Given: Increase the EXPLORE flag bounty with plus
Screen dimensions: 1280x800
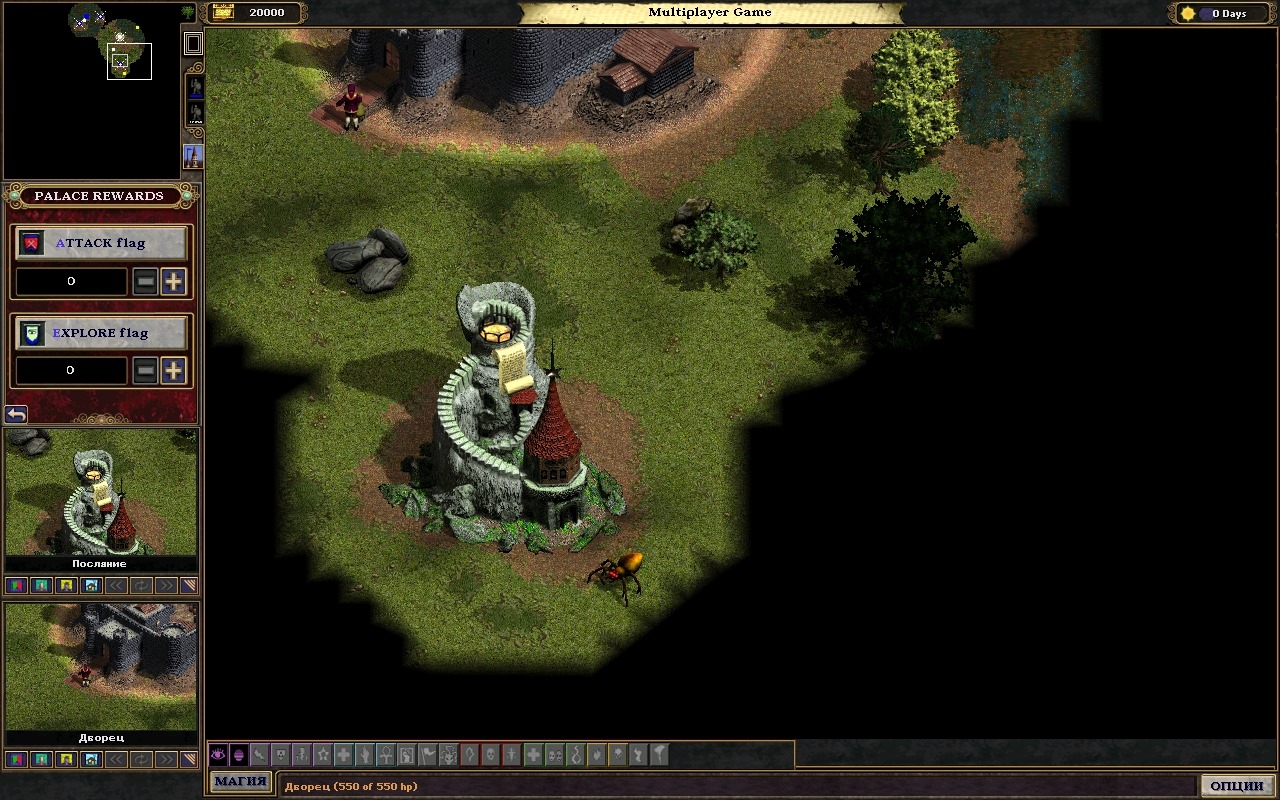Looking at the screenshot, I should pyautogui.click(x=173, y=370).
